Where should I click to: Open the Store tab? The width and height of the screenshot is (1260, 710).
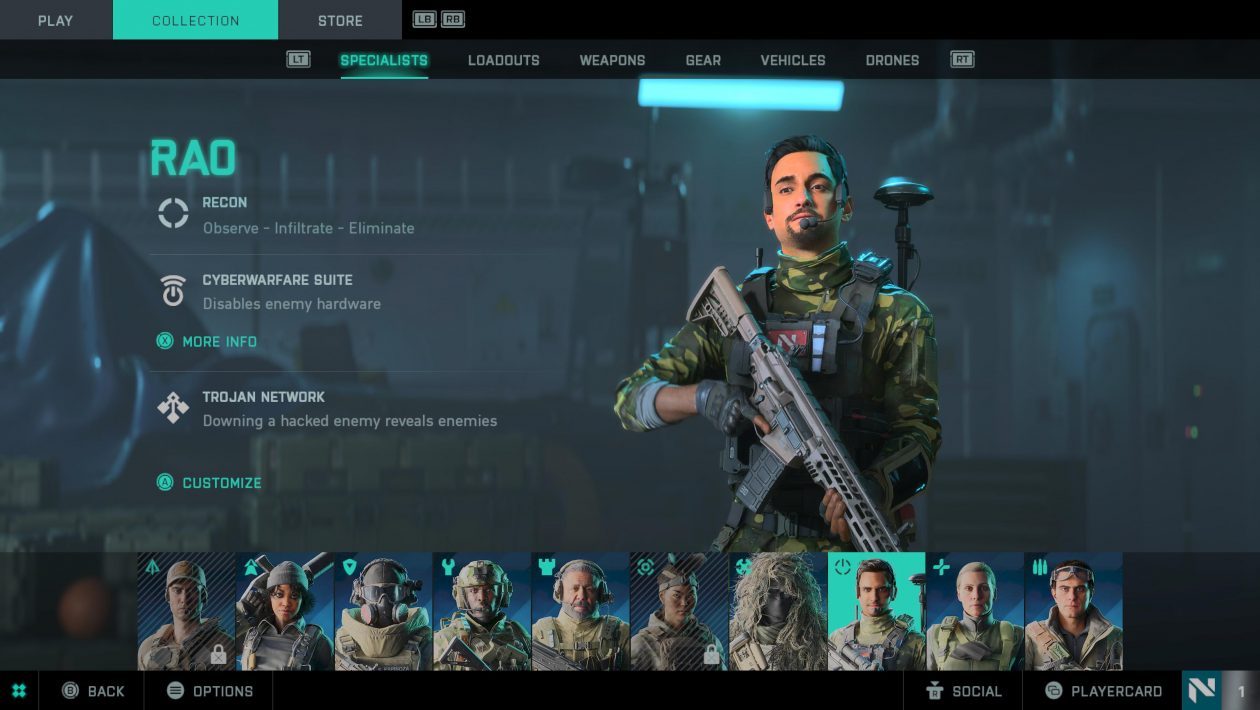[340, 20]
